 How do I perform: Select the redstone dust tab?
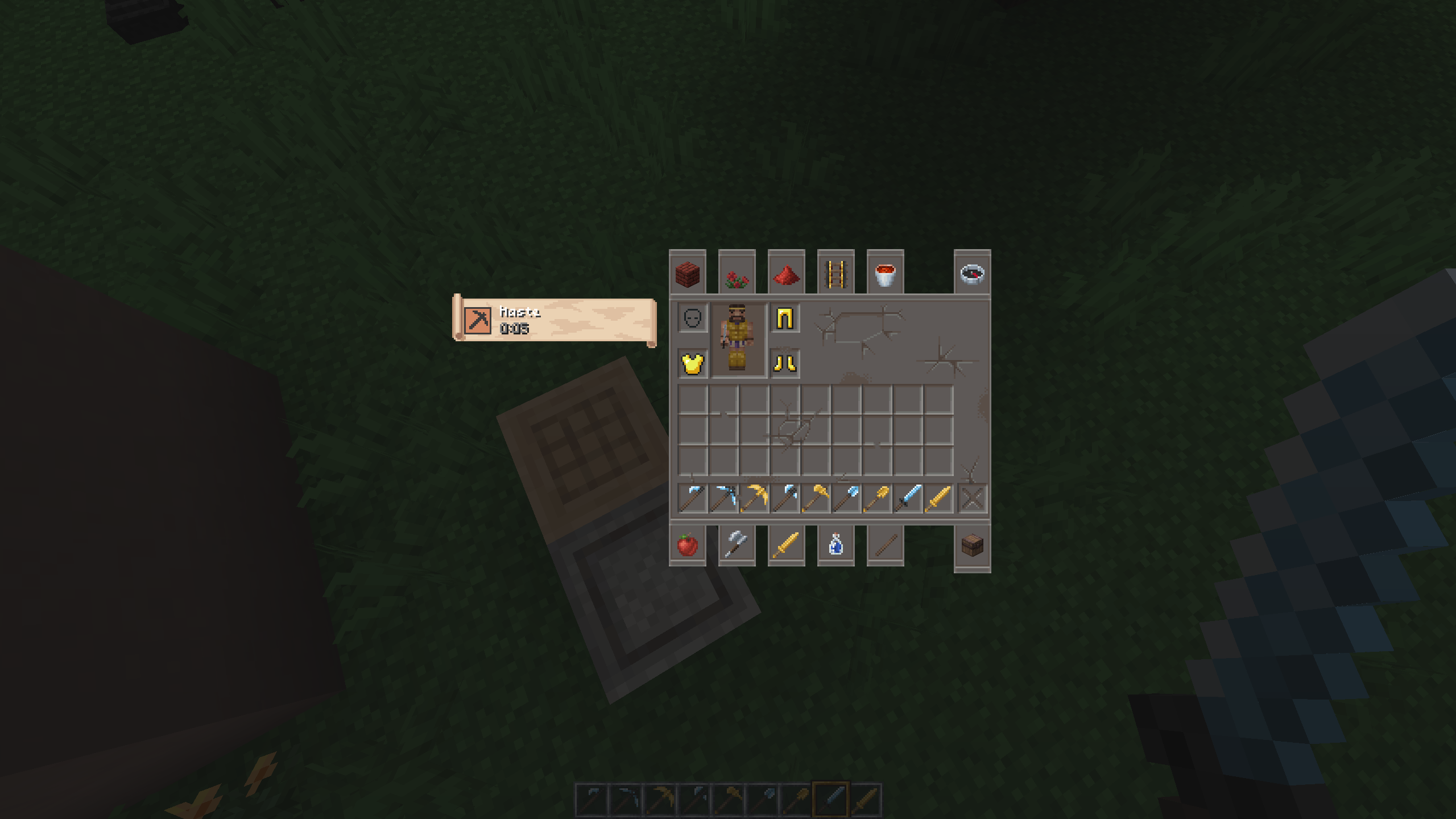pyautogui.click(x=787, y=274)
